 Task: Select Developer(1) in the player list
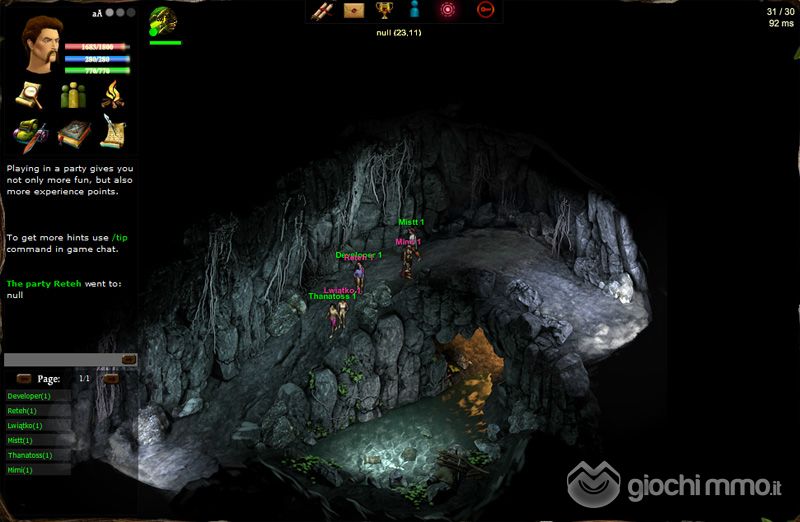point(36,396)
